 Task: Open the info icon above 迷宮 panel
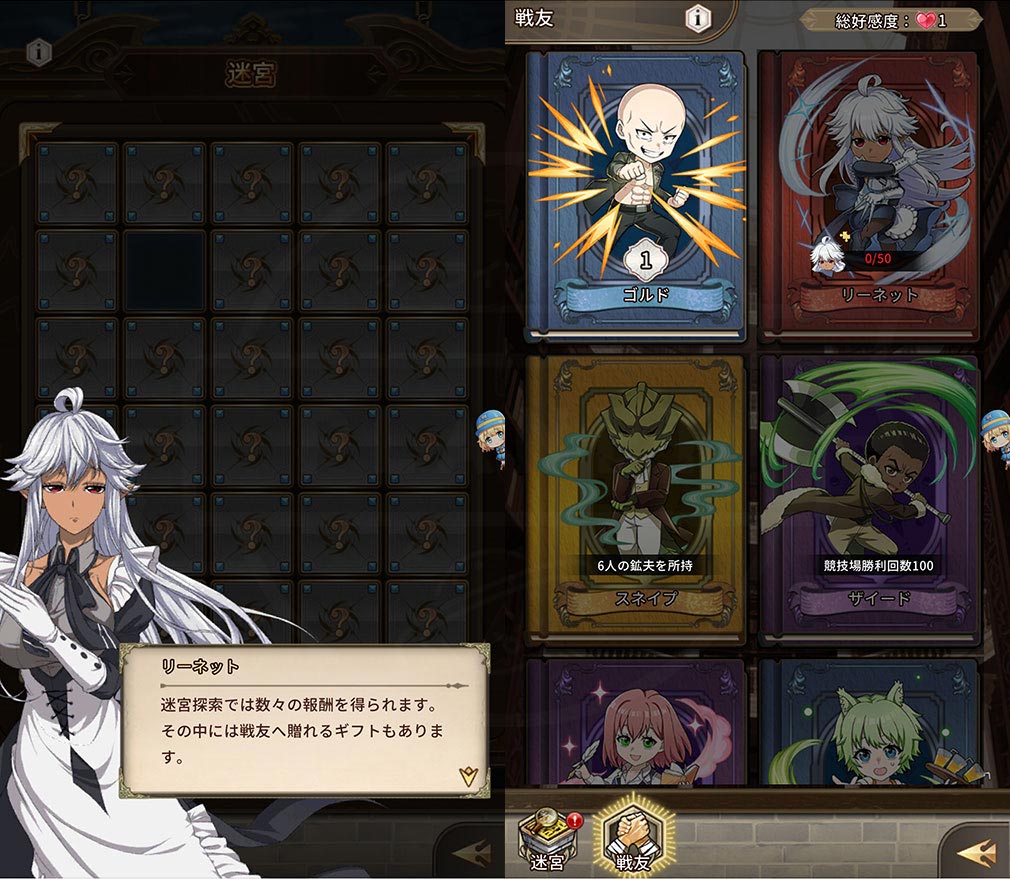coord(38,51)
